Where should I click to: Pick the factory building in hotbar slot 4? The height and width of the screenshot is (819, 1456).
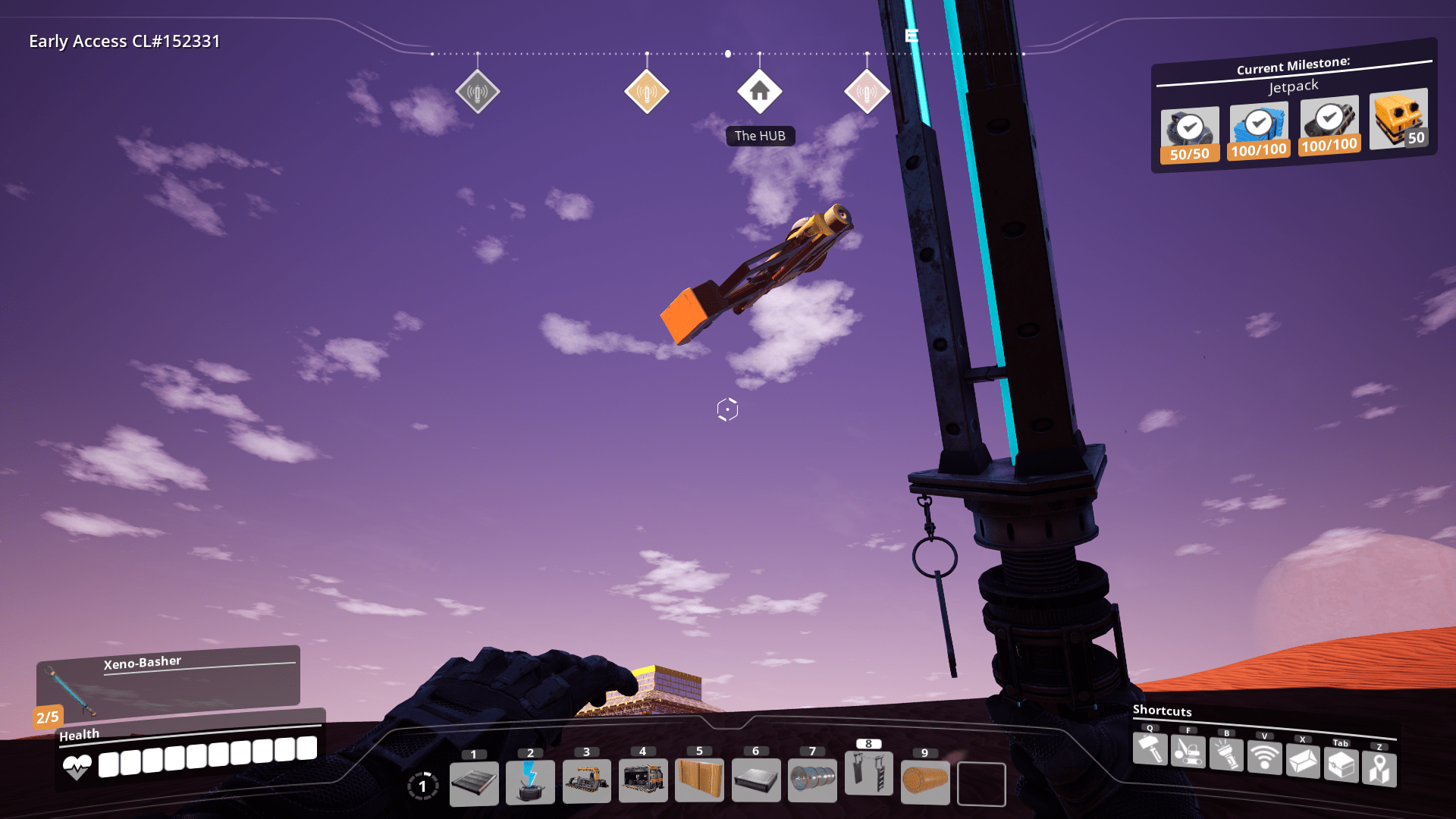(643, 780)
